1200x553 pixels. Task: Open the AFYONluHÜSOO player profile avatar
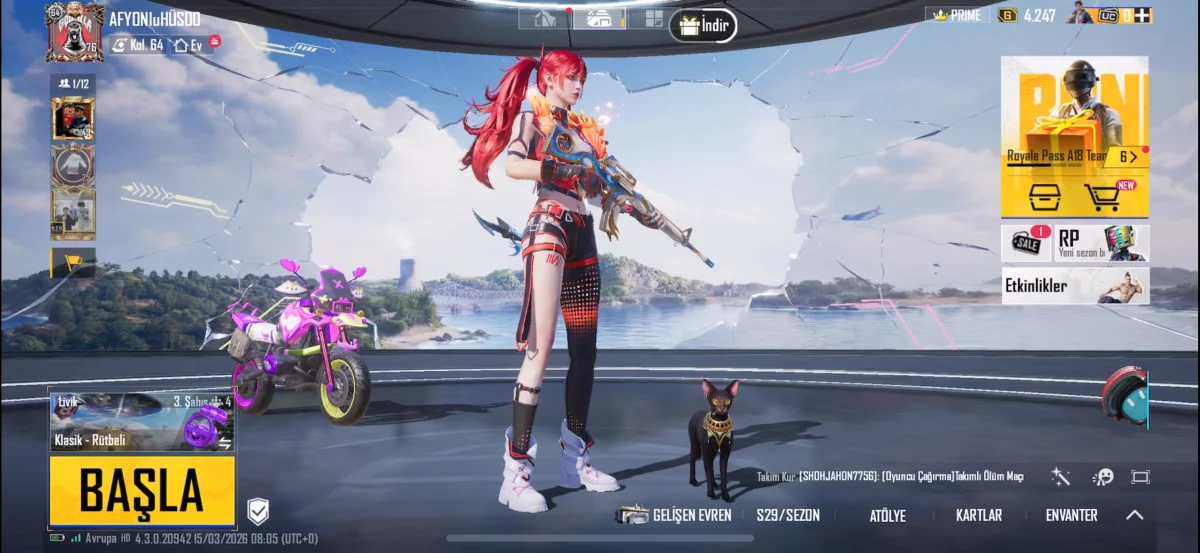point(74,31)
